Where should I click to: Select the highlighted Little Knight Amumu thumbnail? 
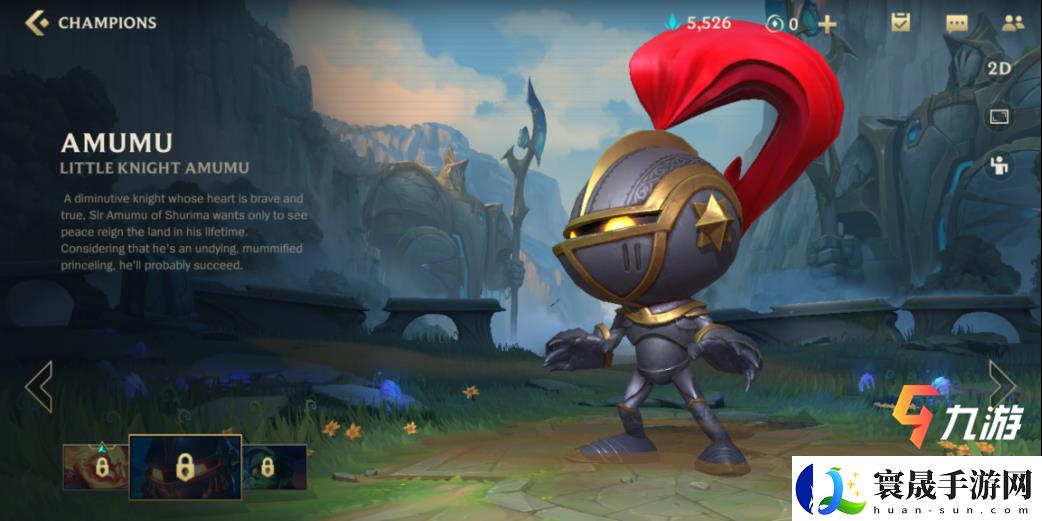click(185, 466)
